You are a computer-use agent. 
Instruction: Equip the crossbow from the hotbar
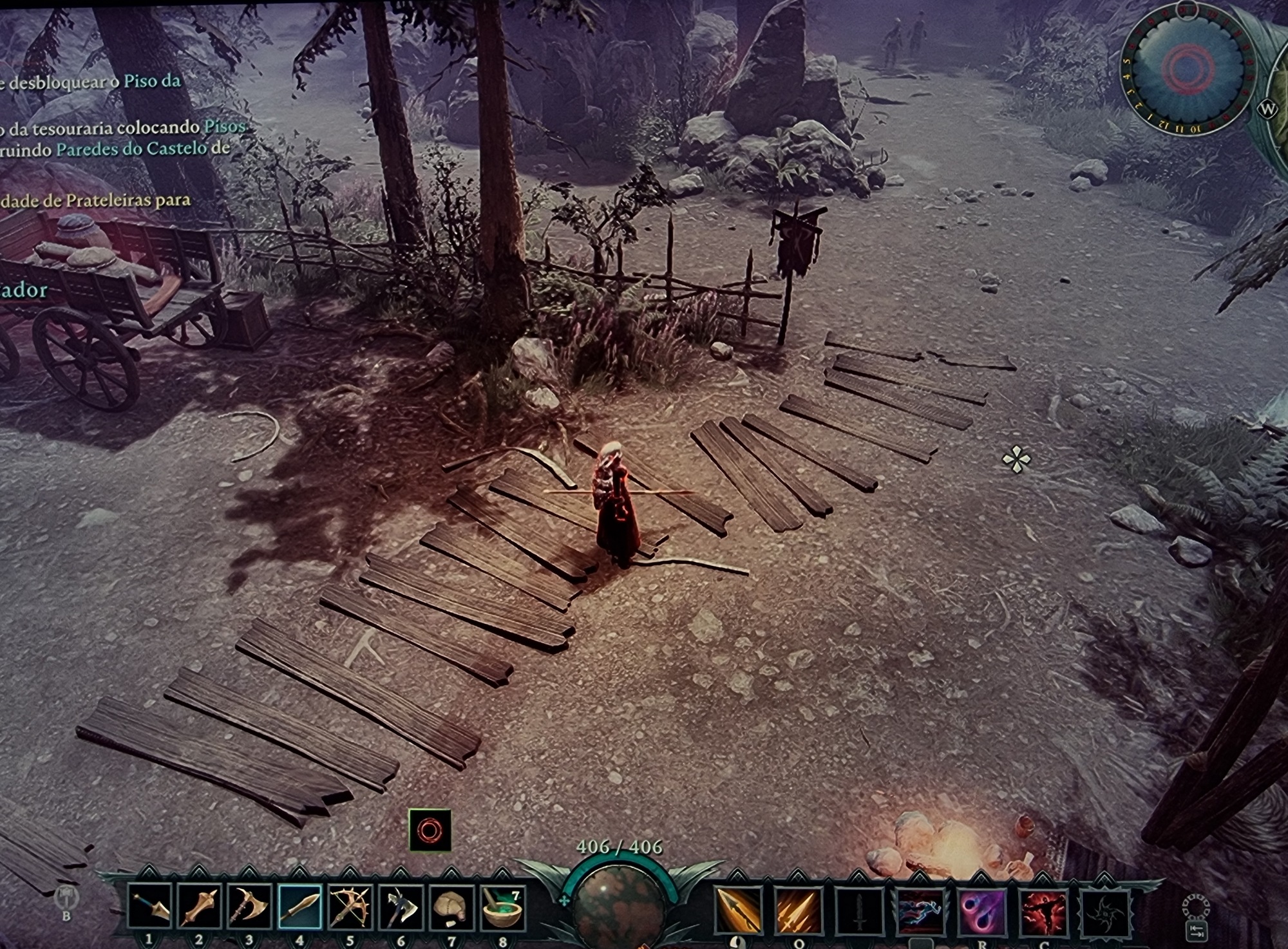point(350,907)
